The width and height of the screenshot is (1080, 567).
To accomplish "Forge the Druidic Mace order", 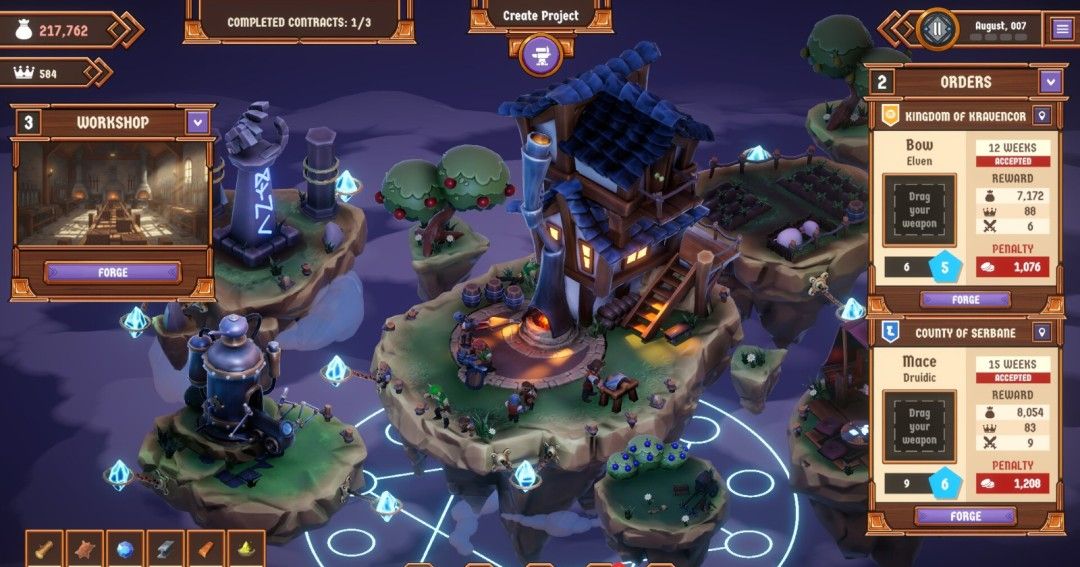I will [965, 516].
